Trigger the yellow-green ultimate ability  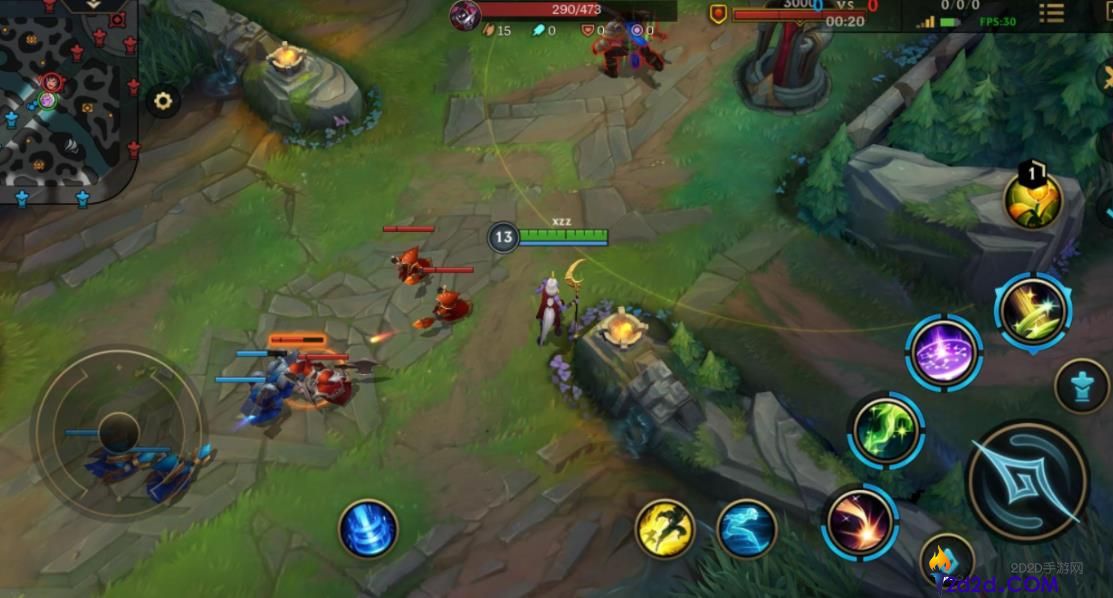[x=1033, y=311]
